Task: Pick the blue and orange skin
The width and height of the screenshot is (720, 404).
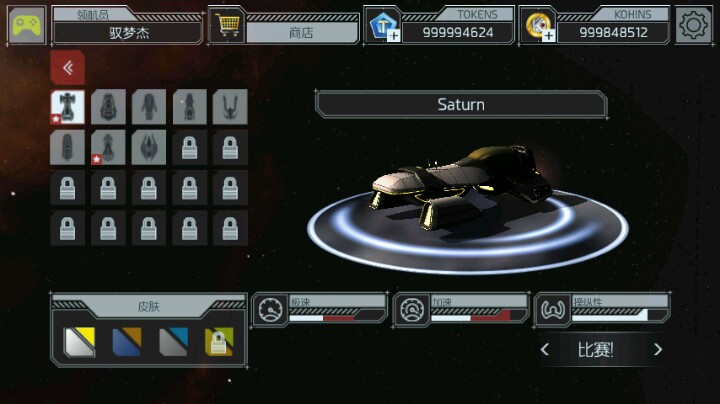Action: coord(127,342)
